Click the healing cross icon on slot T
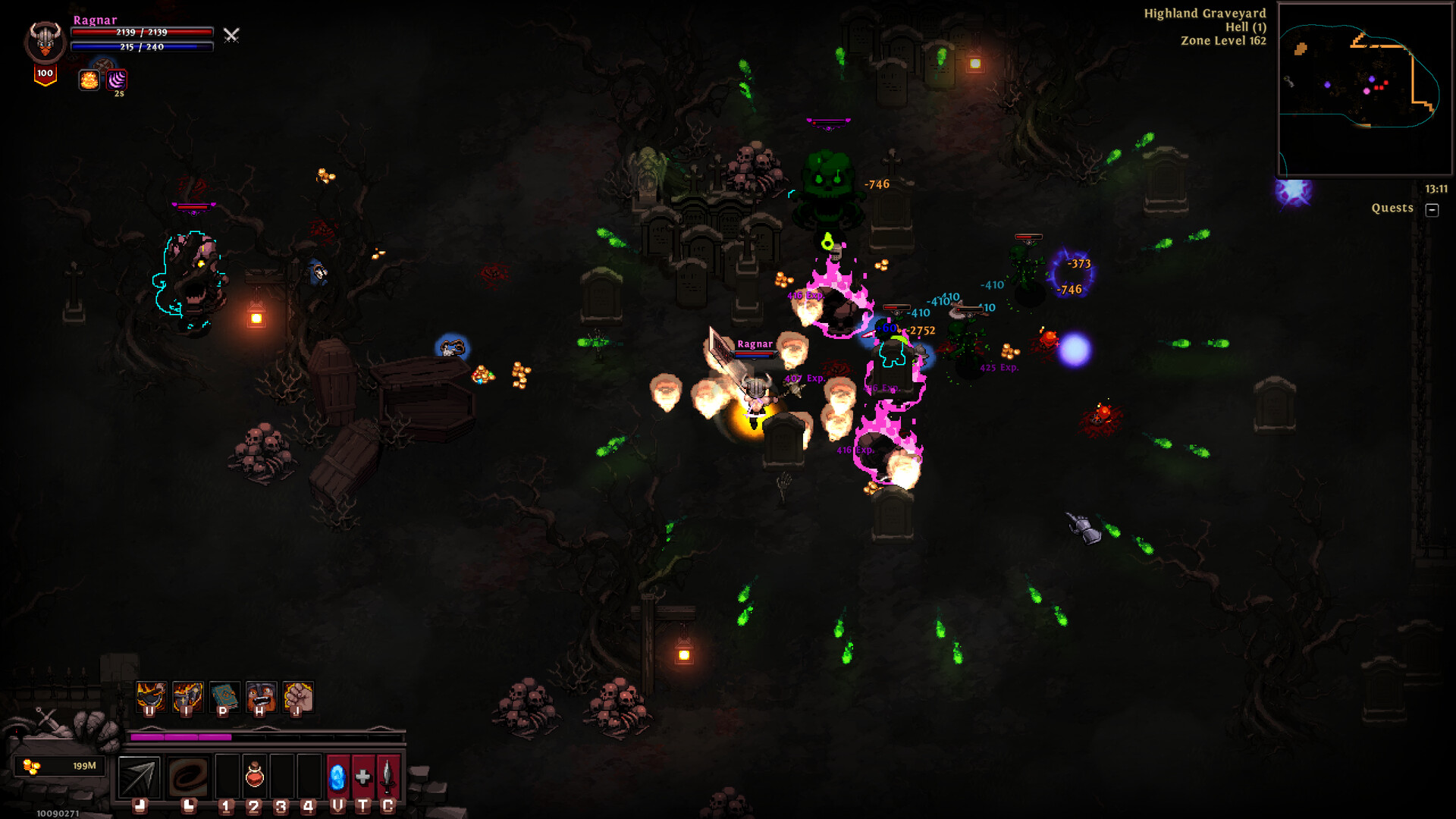This screenshot has height=819, width=1456. tap(362, 777)
